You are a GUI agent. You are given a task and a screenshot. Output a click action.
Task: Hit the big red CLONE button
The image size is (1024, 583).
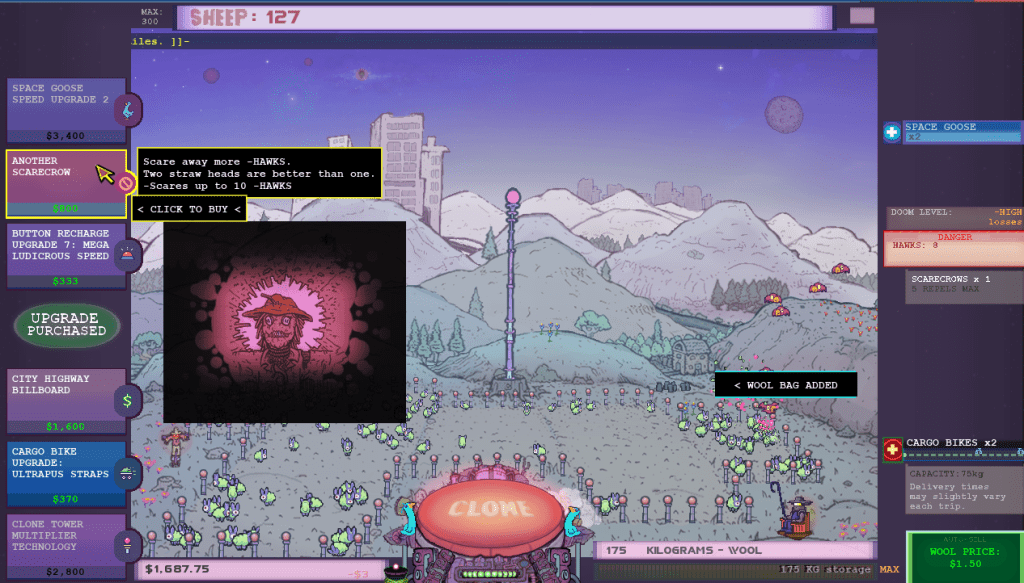(489, 509)
